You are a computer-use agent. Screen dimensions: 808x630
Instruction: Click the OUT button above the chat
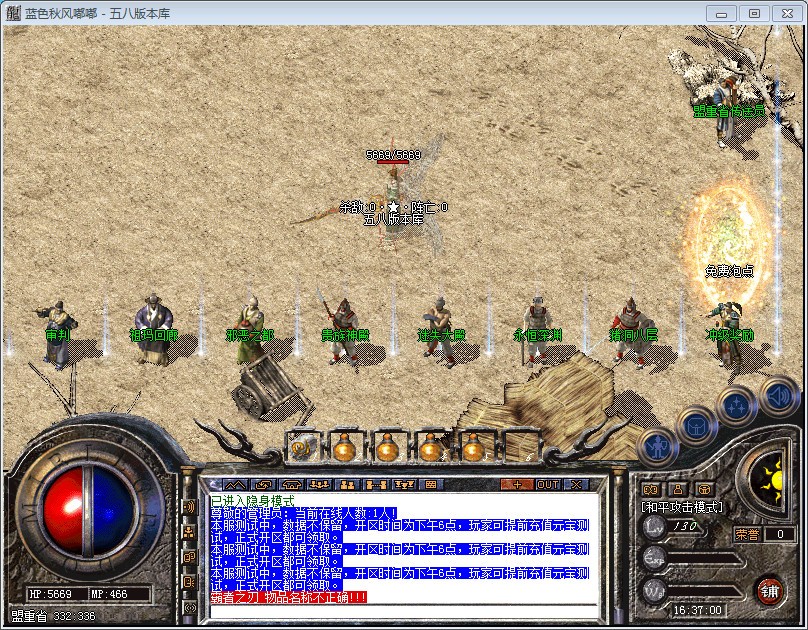pyautogui.click(x=548, y=484)
